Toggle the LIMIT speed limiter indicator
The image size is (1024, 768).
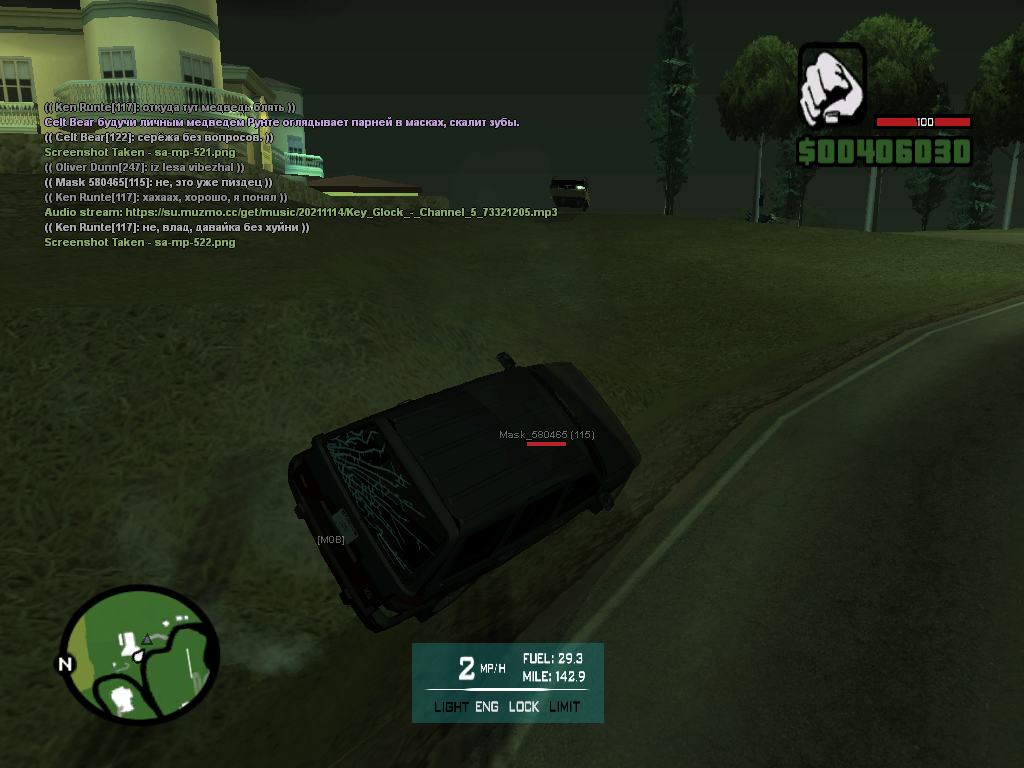tap(564, 707)
